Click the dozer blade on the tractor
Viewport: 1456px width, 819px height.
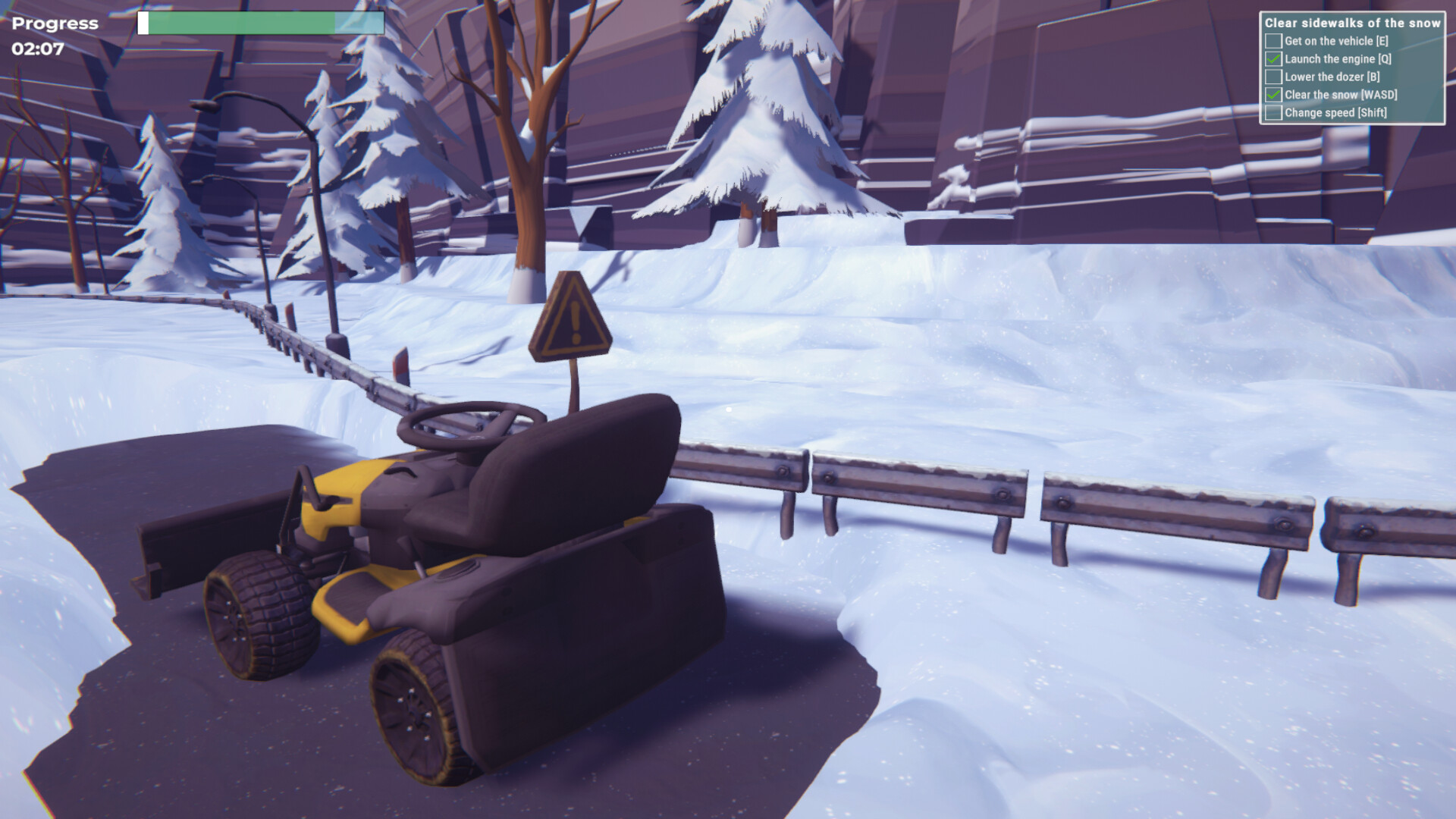(201, 546)
